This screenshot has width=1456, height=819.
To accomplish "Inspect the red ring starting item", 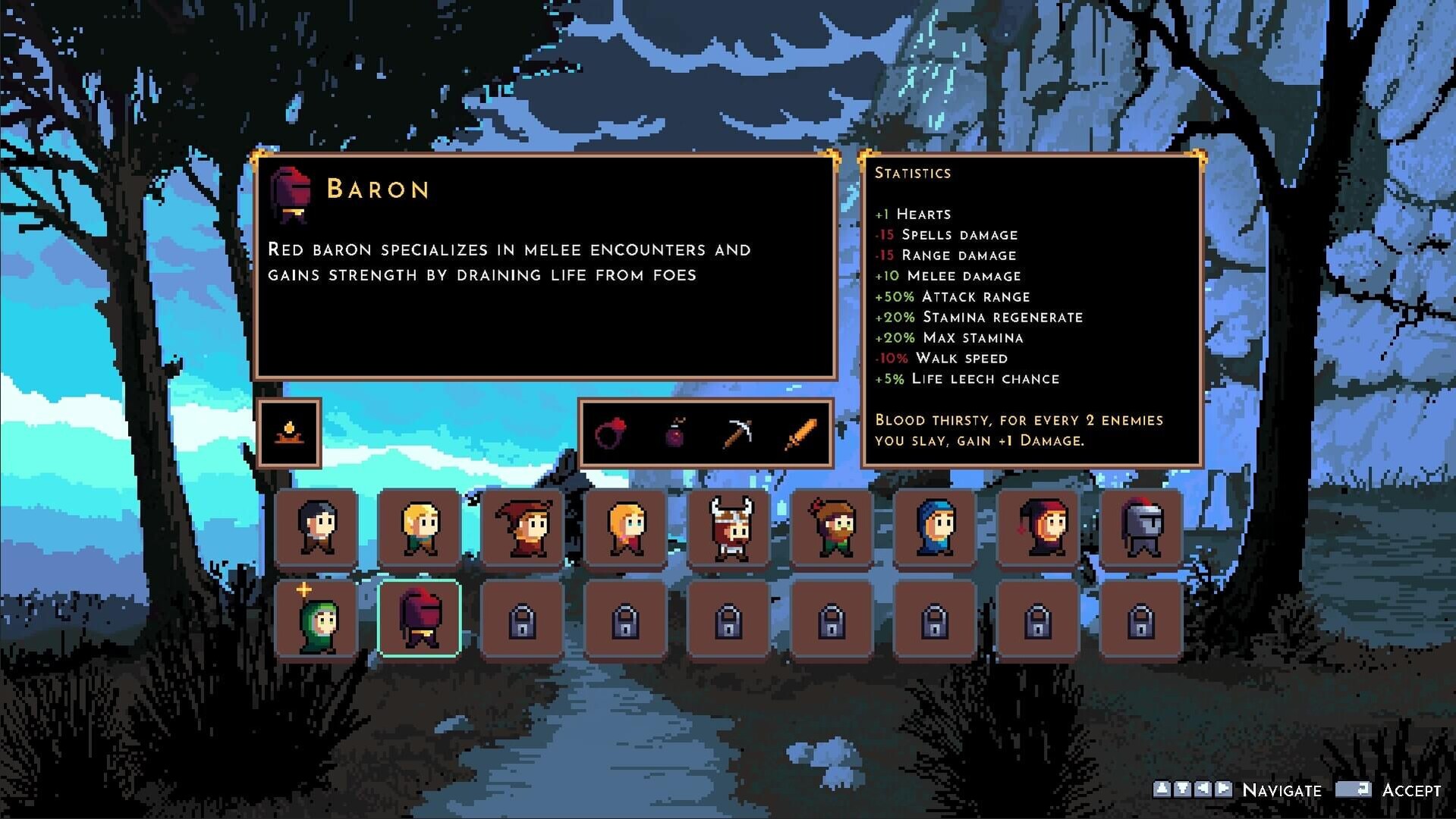I will click(x=611, y=434).
